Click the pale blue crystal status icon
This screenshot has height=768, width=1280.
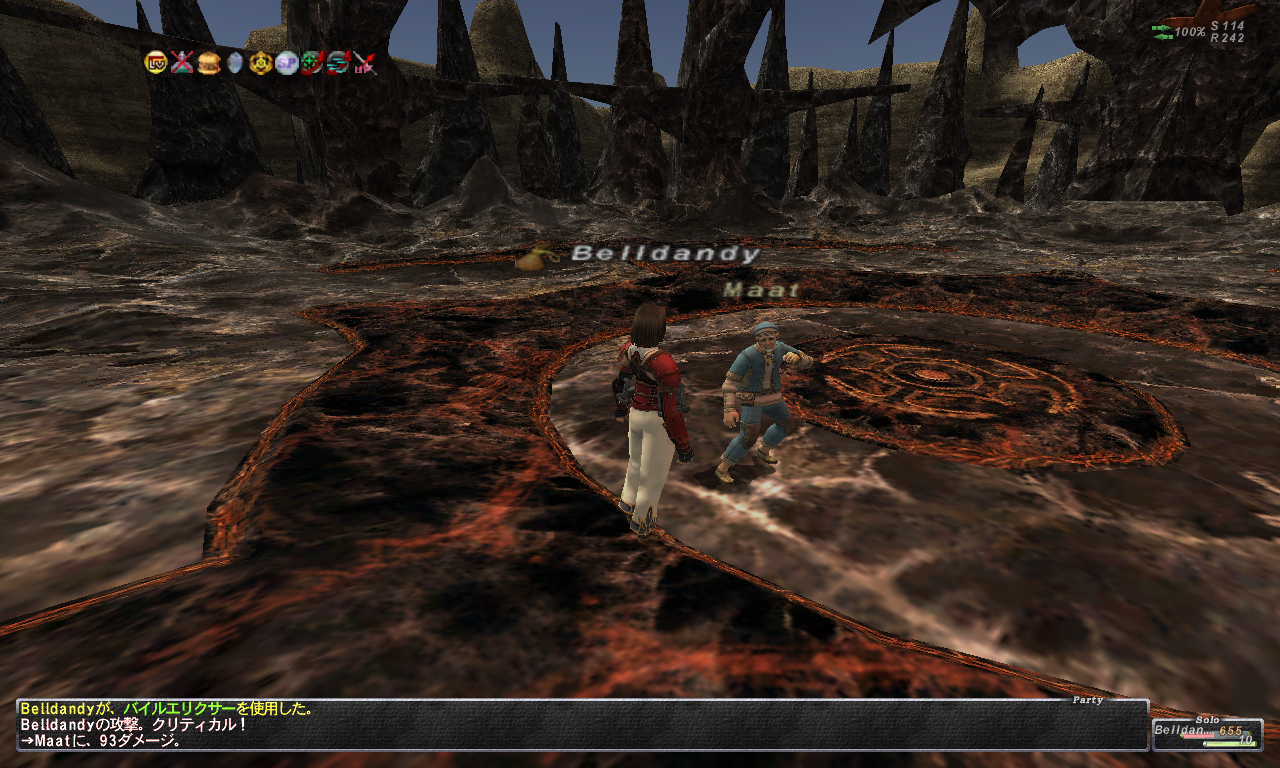click(x=234, y=63)
